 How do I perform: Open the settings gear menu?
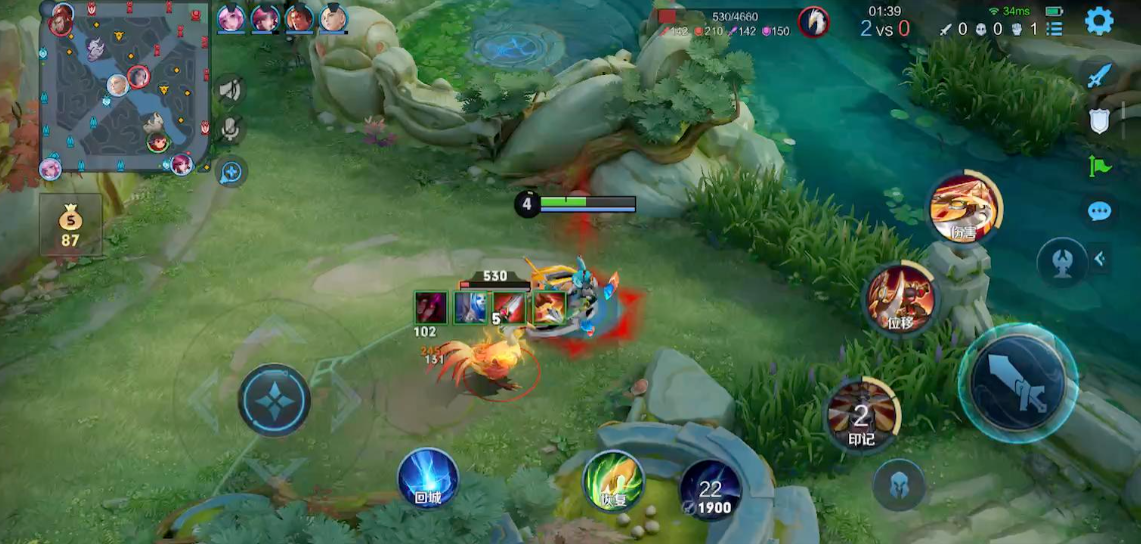point(1099,20)
